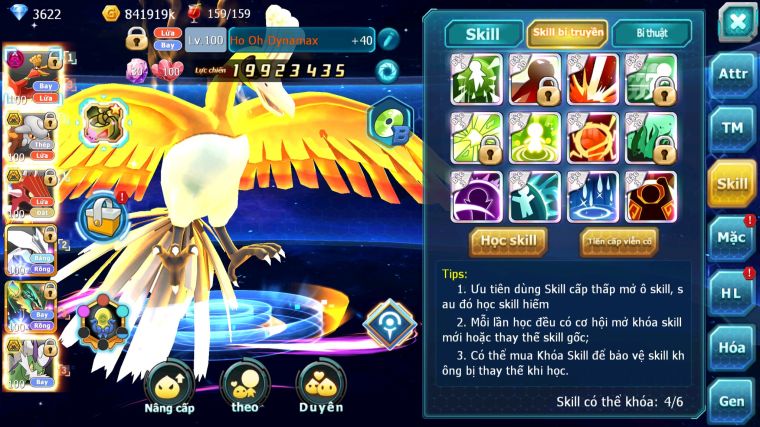Open the Hóa side tab

[x=733, y=347]
